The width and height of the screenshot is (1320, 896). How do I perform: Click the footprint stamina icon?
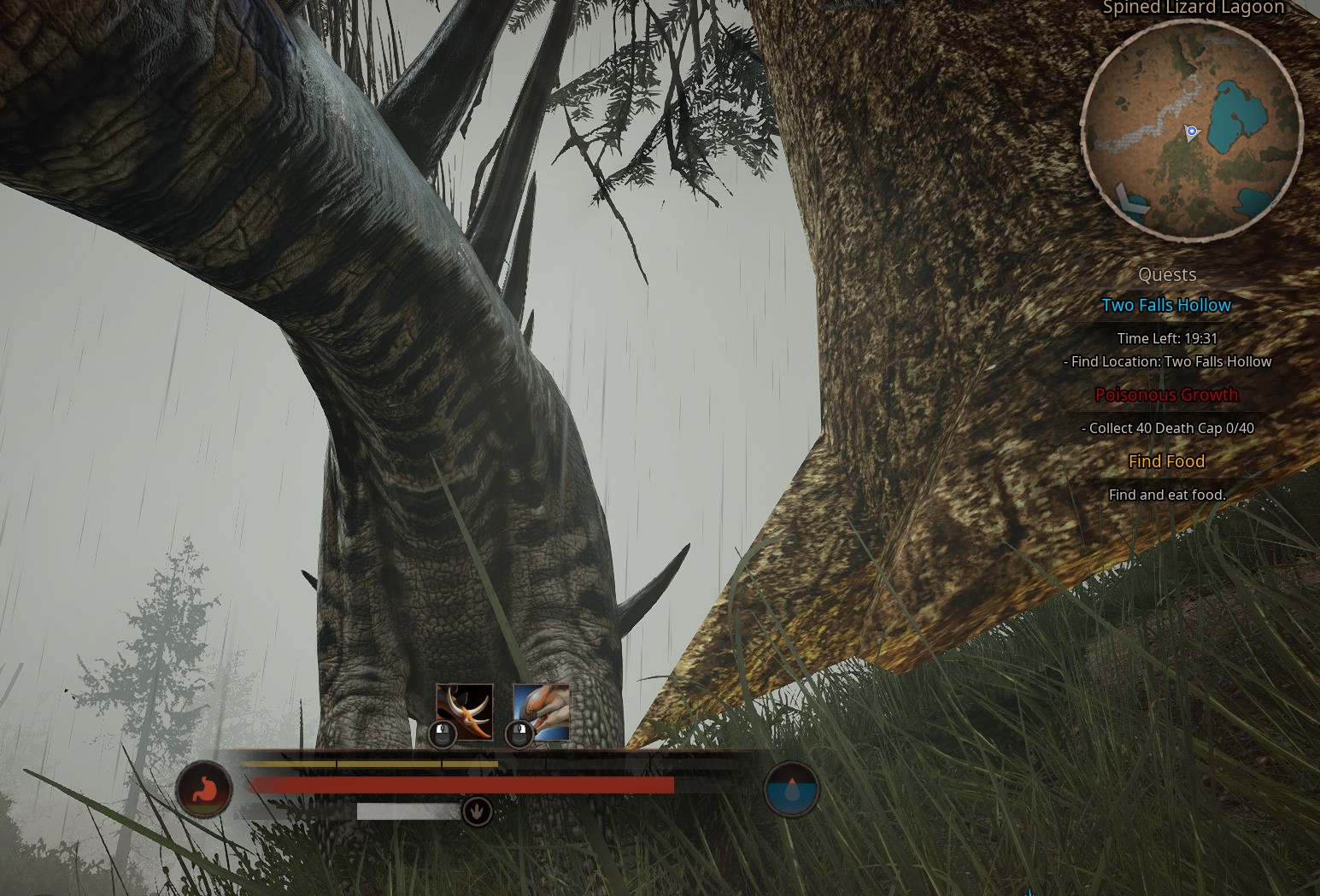coord(477,811)
